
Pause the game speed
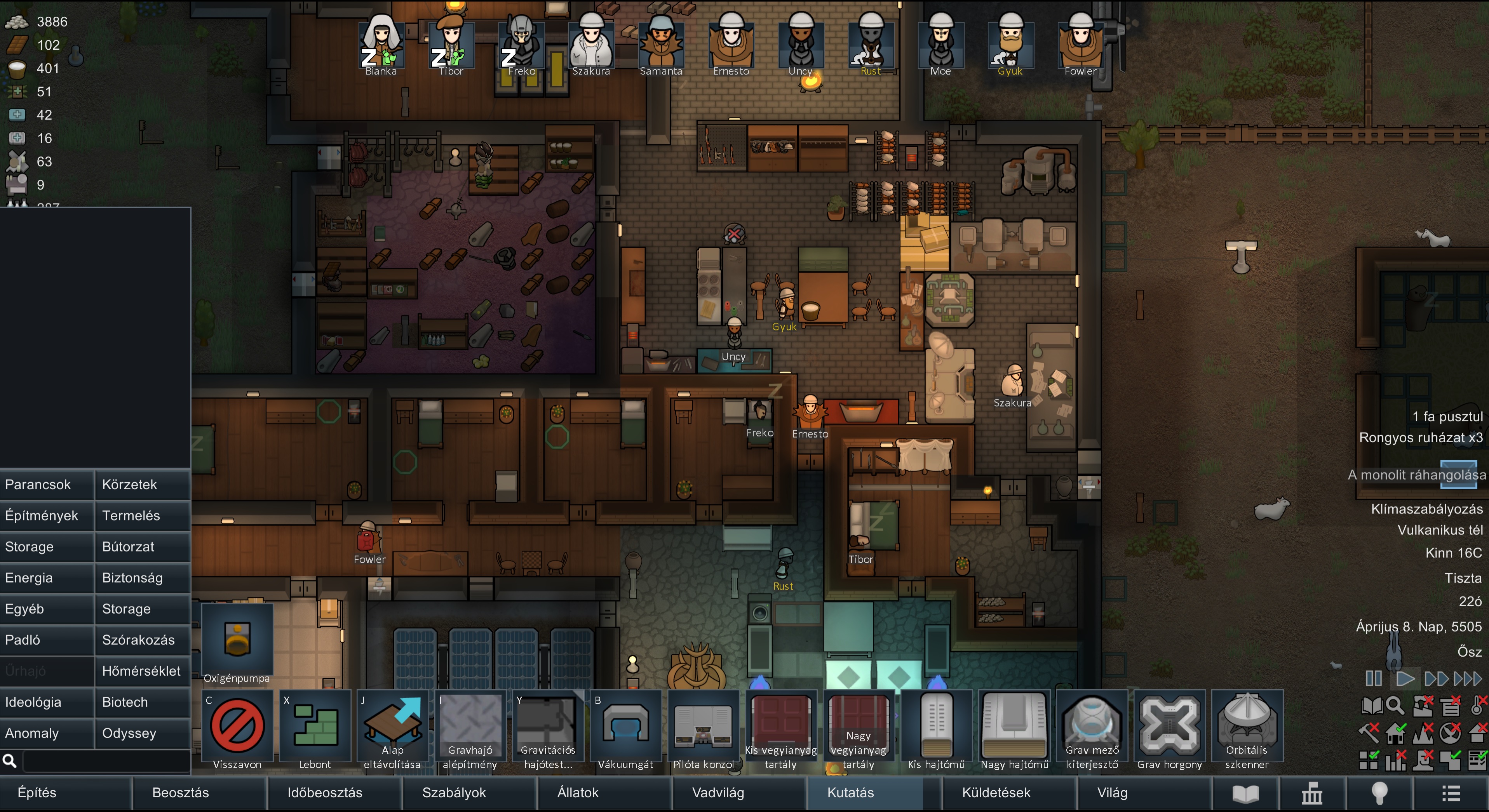(x=1373, y=678)
